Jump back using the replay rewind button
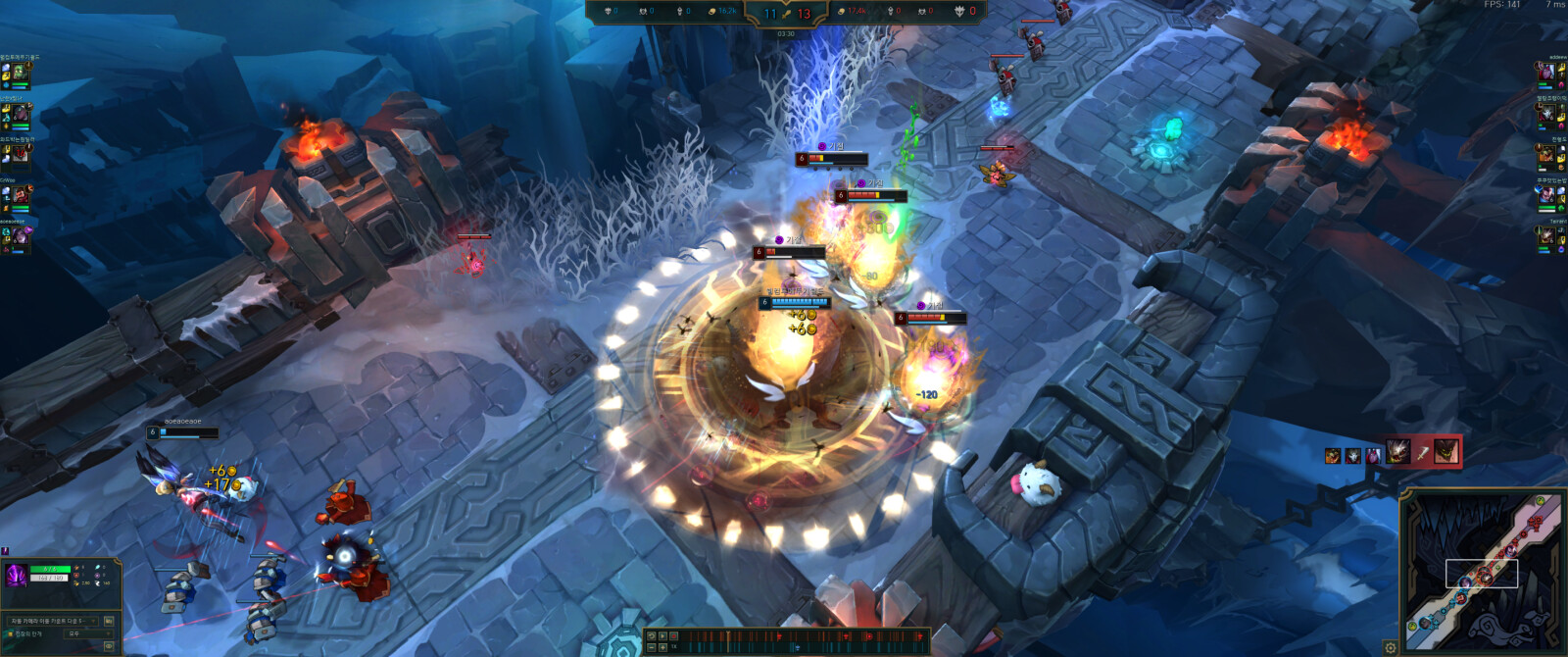 (651, 636)
